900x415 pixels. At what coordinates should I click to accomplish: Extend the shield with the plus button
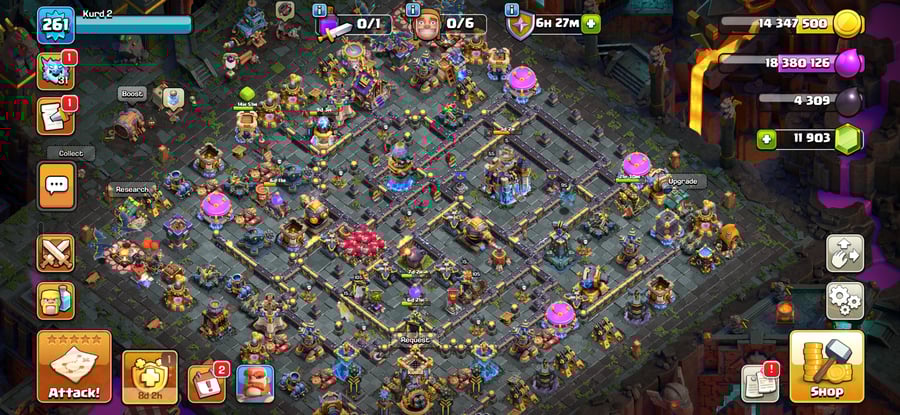[x=591, y=24]
